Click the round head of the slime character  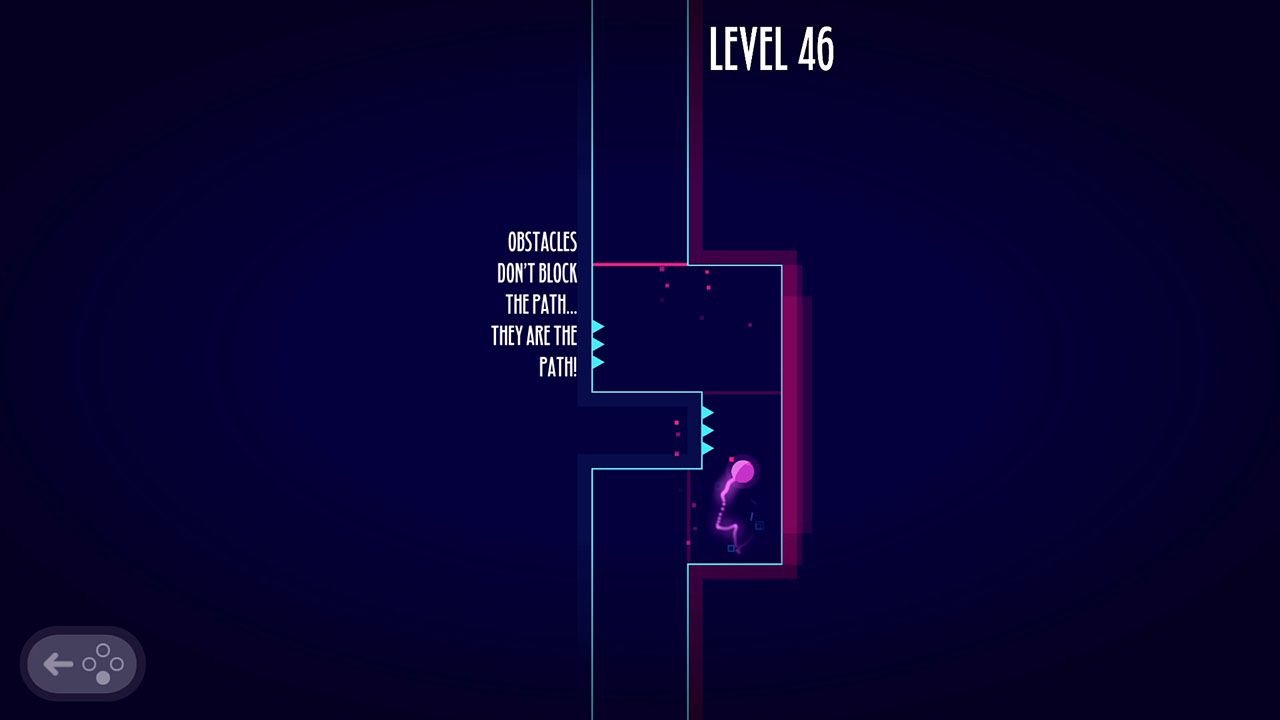click(x=743, y=471)
